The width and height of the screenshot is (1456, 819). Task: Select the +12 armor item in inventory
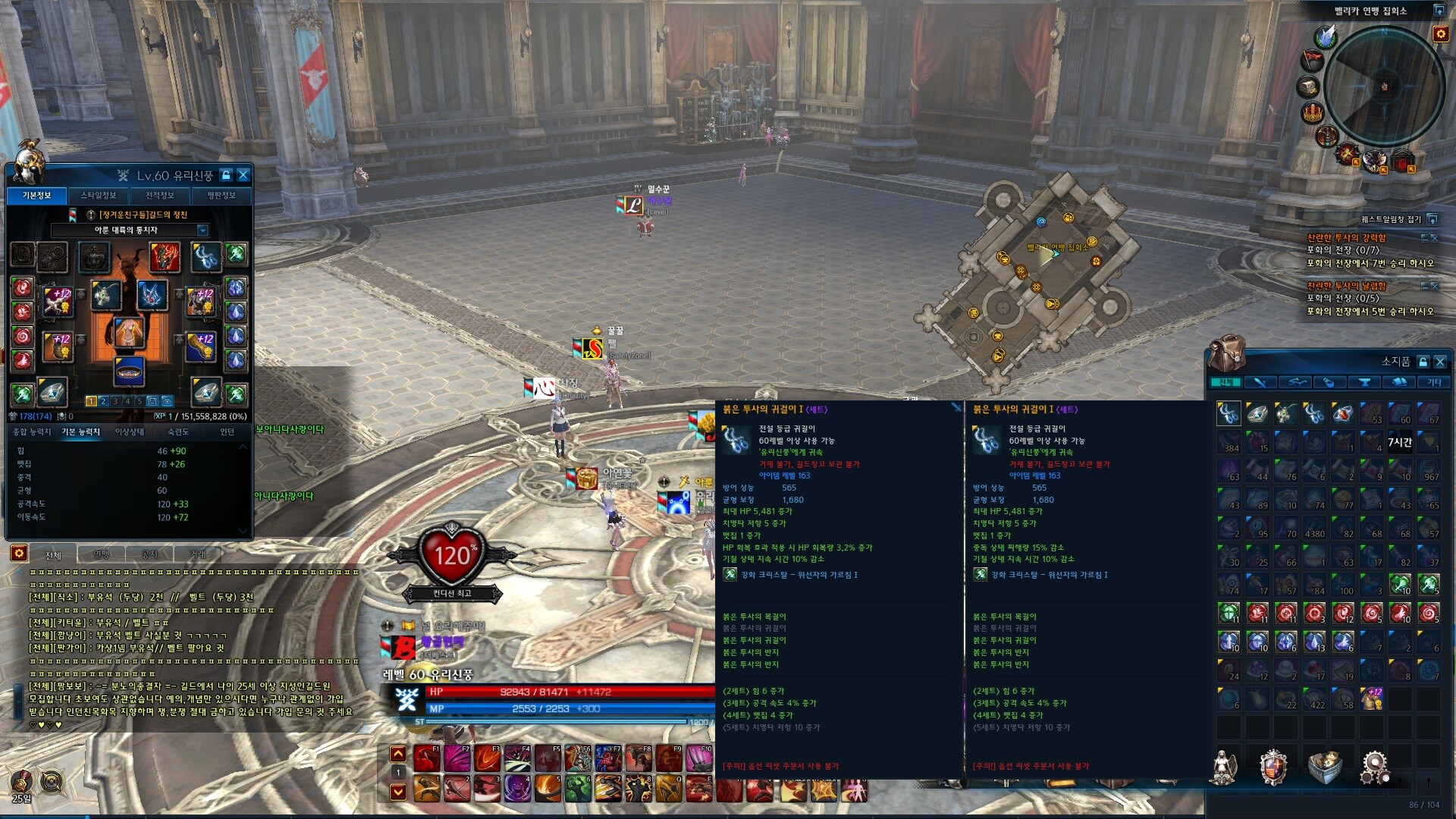click(x=1372, y=698)
